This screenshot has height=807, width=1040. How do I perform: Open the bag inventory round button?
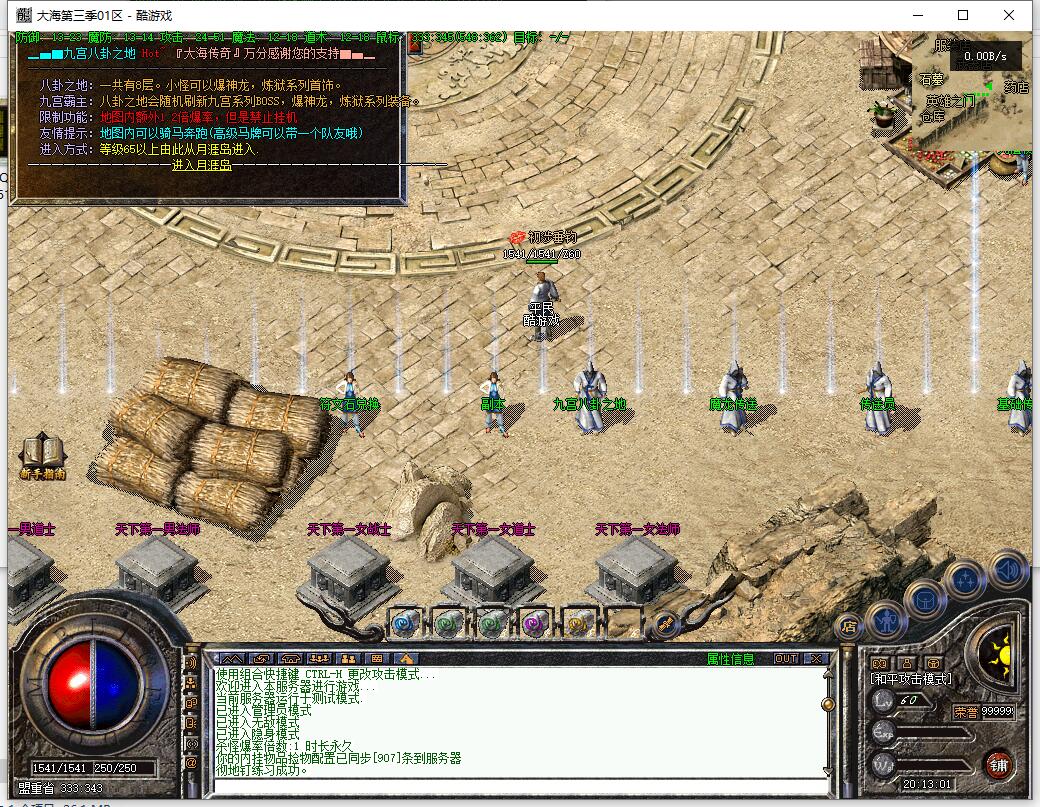pyautogui.click(x=925, y=599)
